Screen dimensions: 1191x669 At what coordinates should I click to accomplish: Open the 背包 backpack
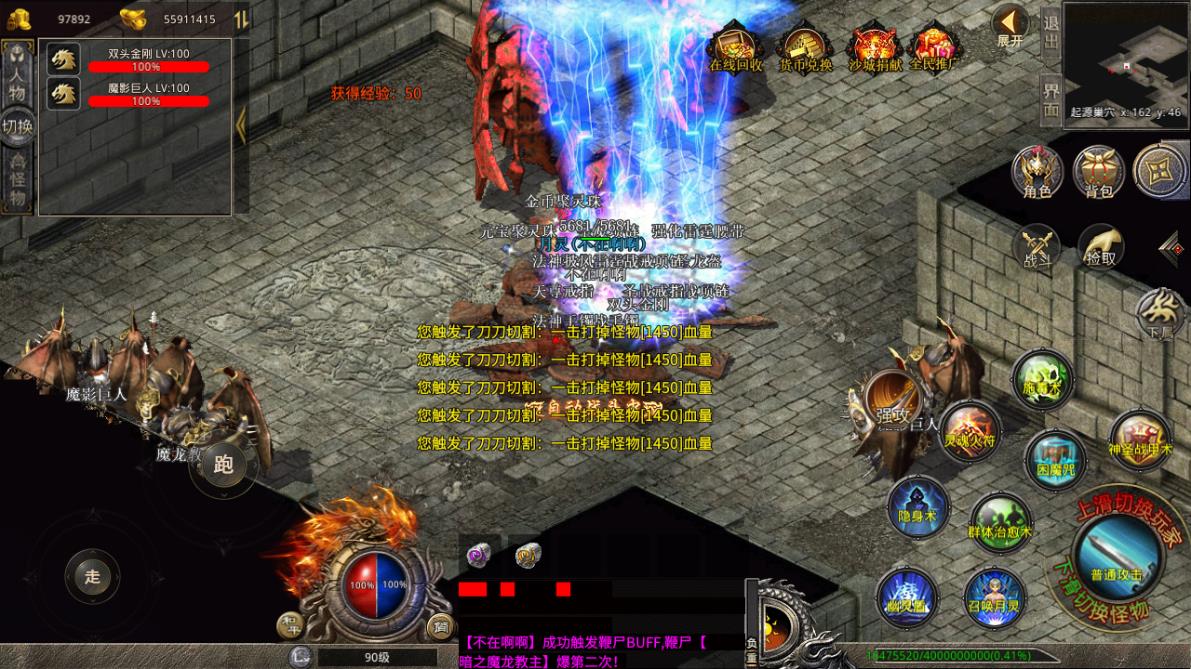click(1099, 171)
